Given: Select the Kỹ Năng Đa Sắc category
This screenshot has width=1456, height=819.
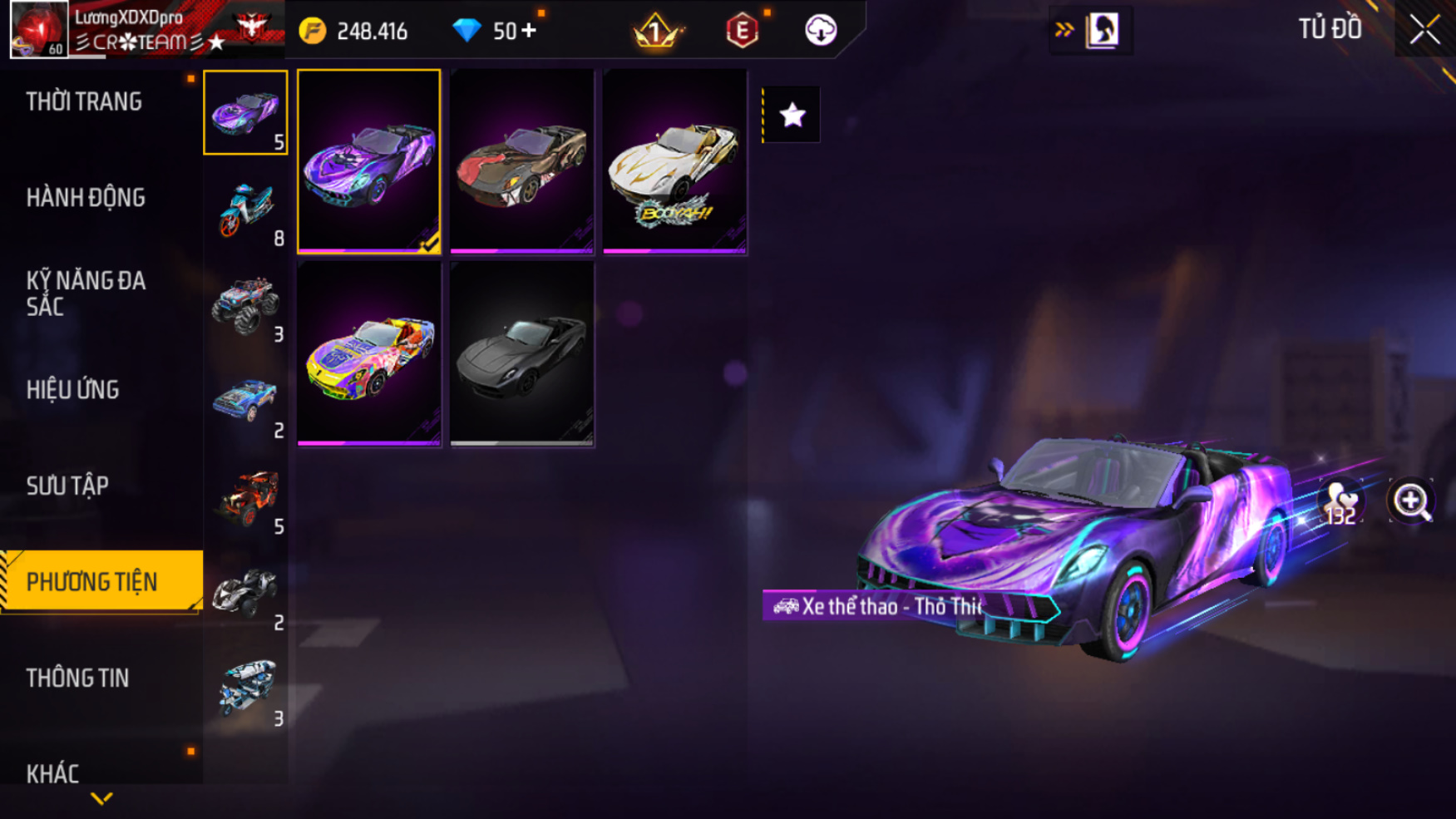Looking at the screenshot, I should pyautogui.click(x=86, y=294).
